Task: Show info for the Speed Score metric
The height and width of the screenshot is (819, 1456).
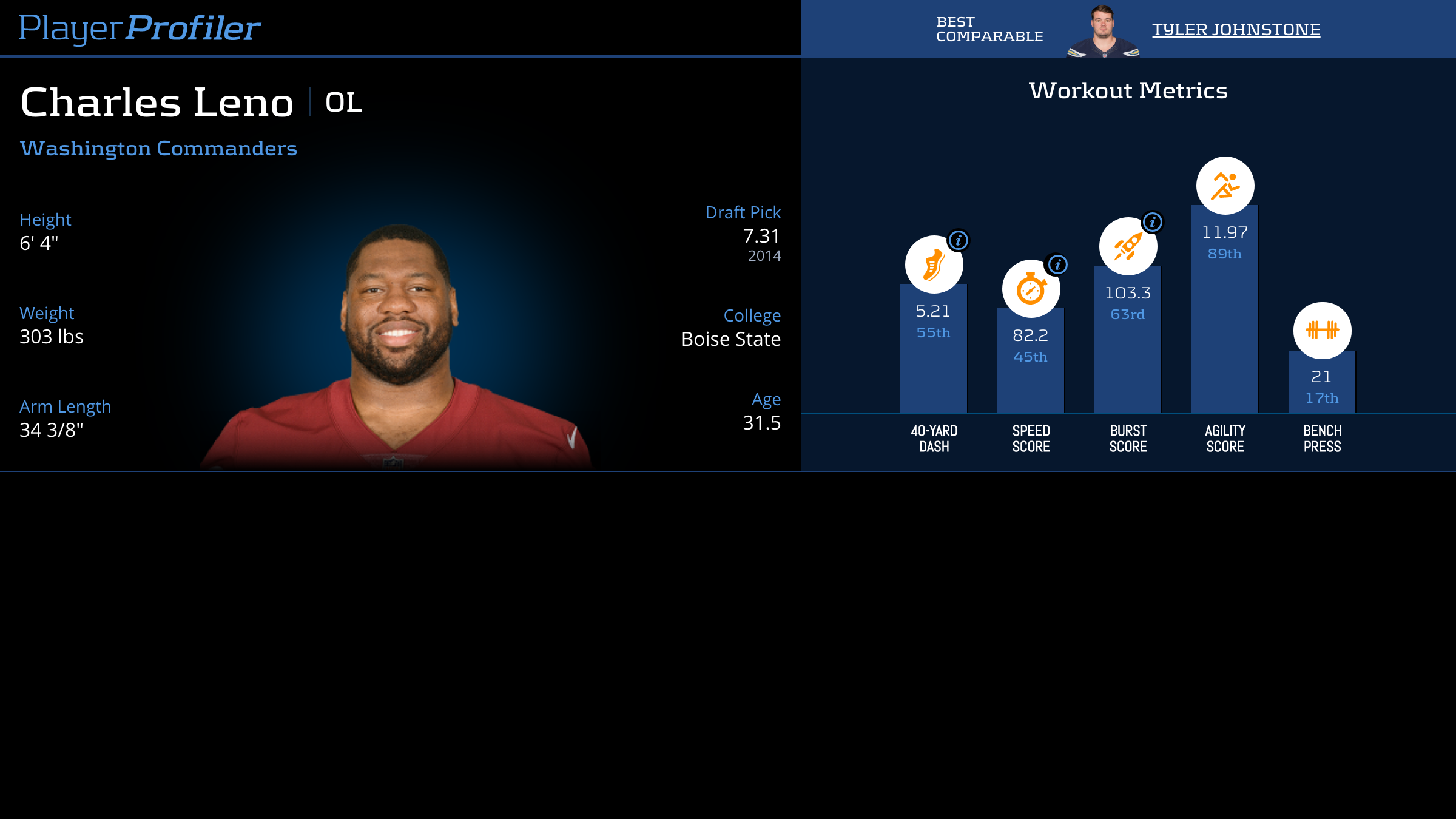Action: (1057, 265)
